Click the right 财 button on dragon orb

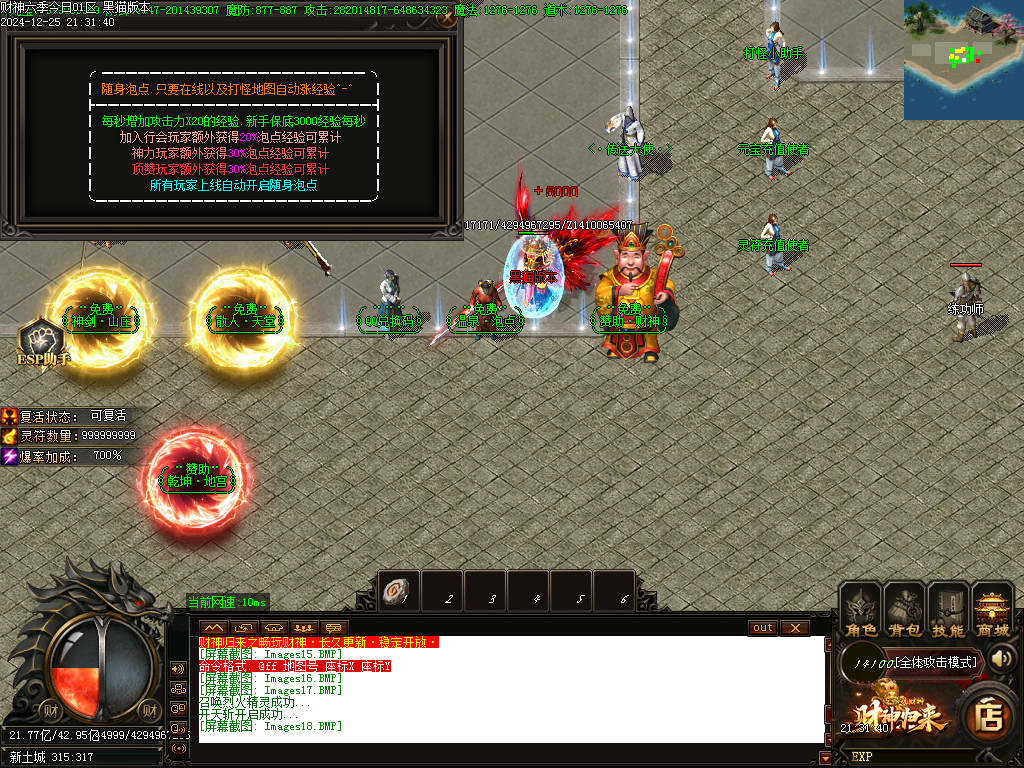(149, 711)
